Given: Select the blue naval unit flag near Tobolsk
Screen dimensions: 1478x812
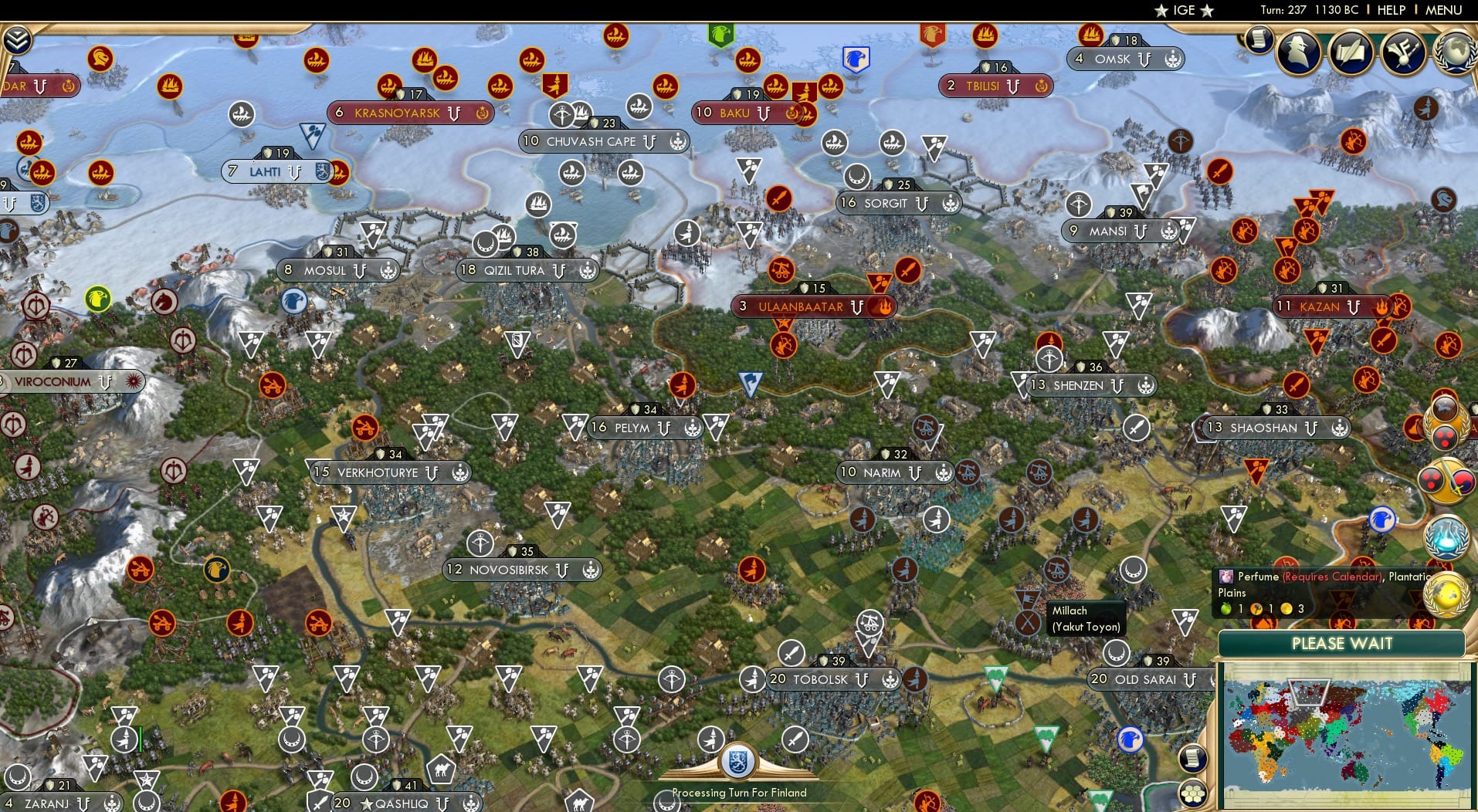Looking at the screenshot, I should [x=1131, y=739].
